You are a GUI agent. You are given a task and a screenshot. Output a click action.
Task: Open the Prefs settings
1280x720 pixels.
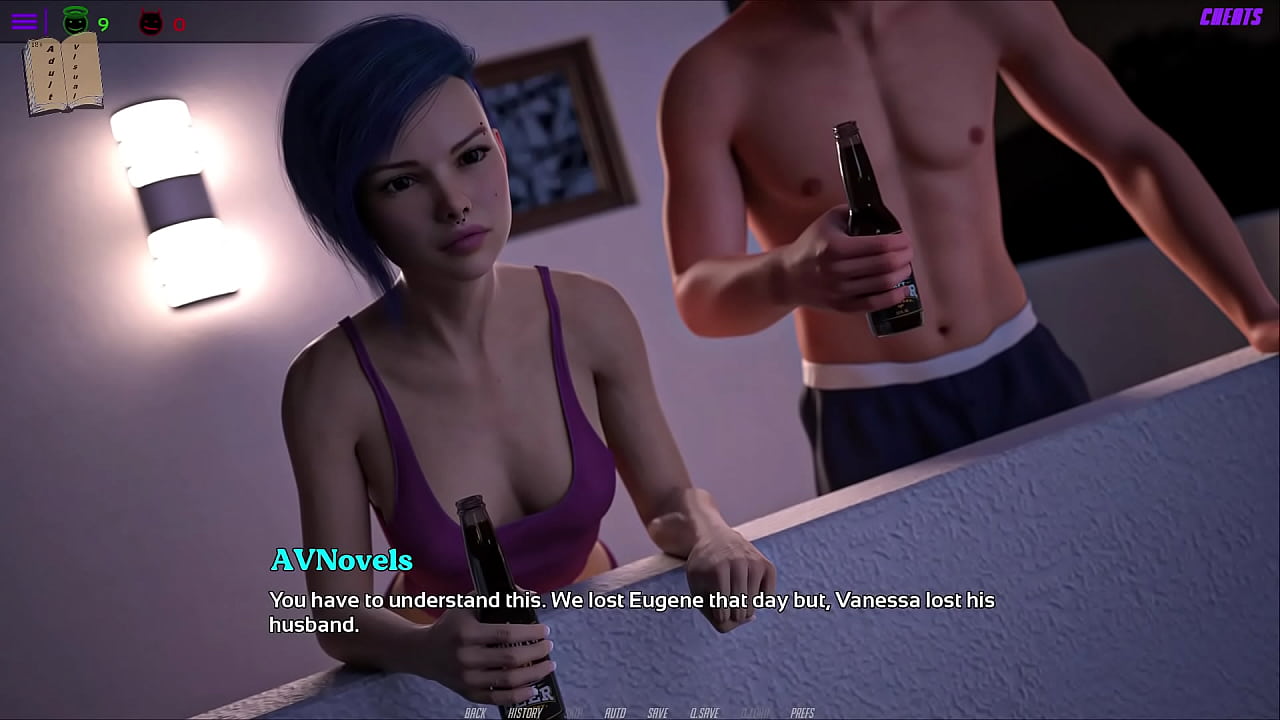coord(802,712)
